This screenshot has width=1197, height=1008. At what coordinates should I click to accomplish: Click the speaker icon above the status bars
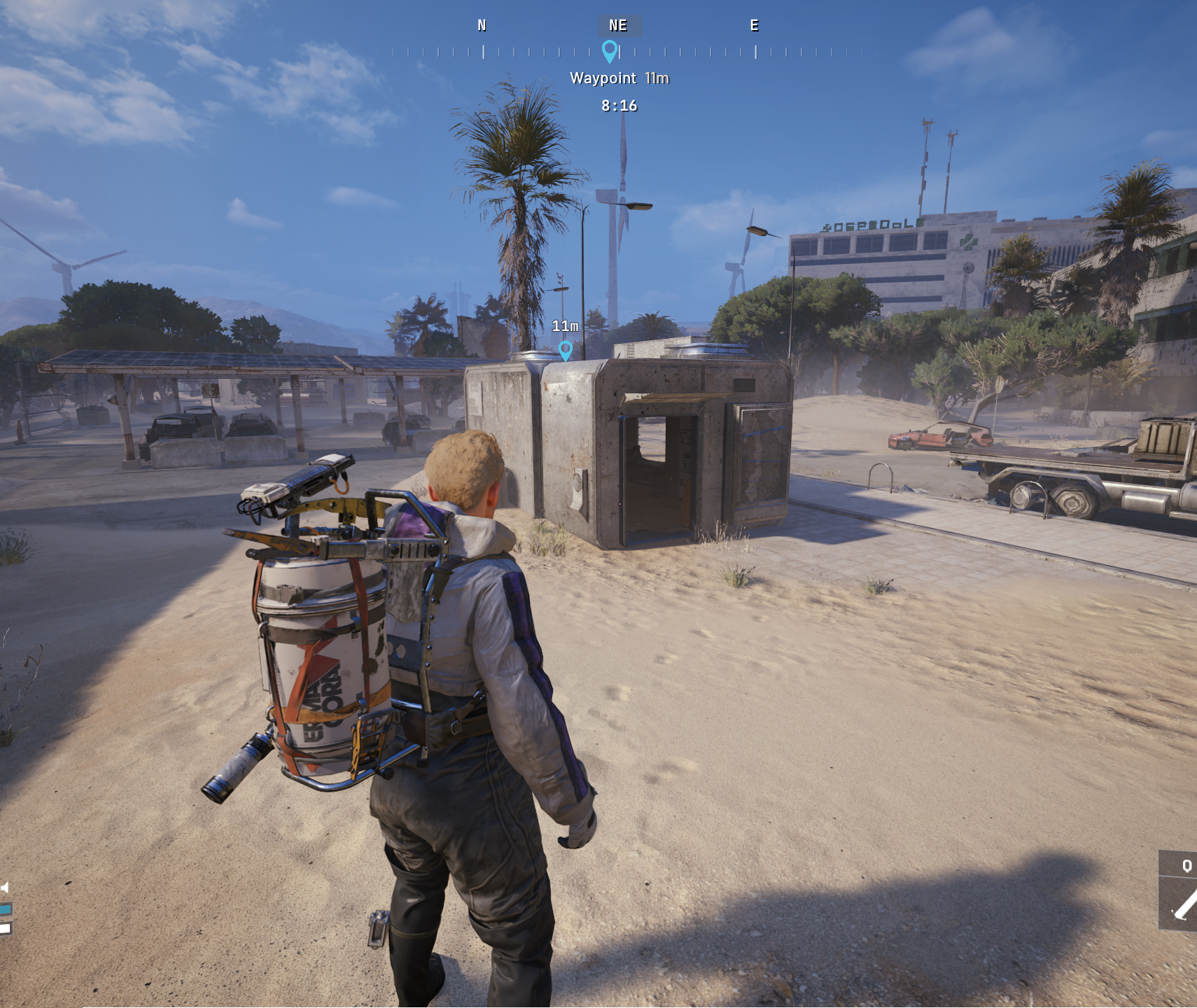point(5,888)
